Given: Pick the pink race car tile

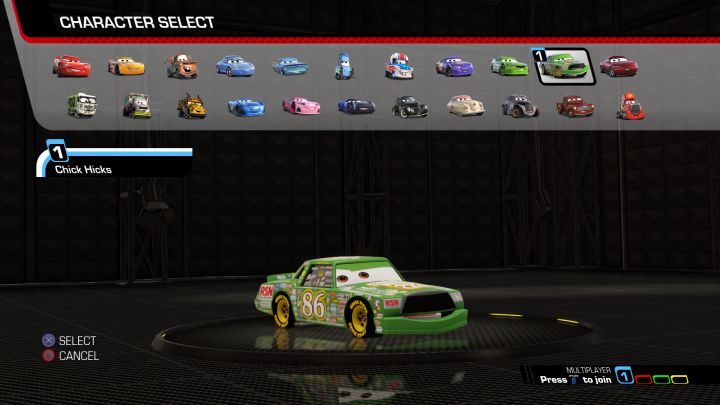Looking at the screenshot, I should coord(300,105).
